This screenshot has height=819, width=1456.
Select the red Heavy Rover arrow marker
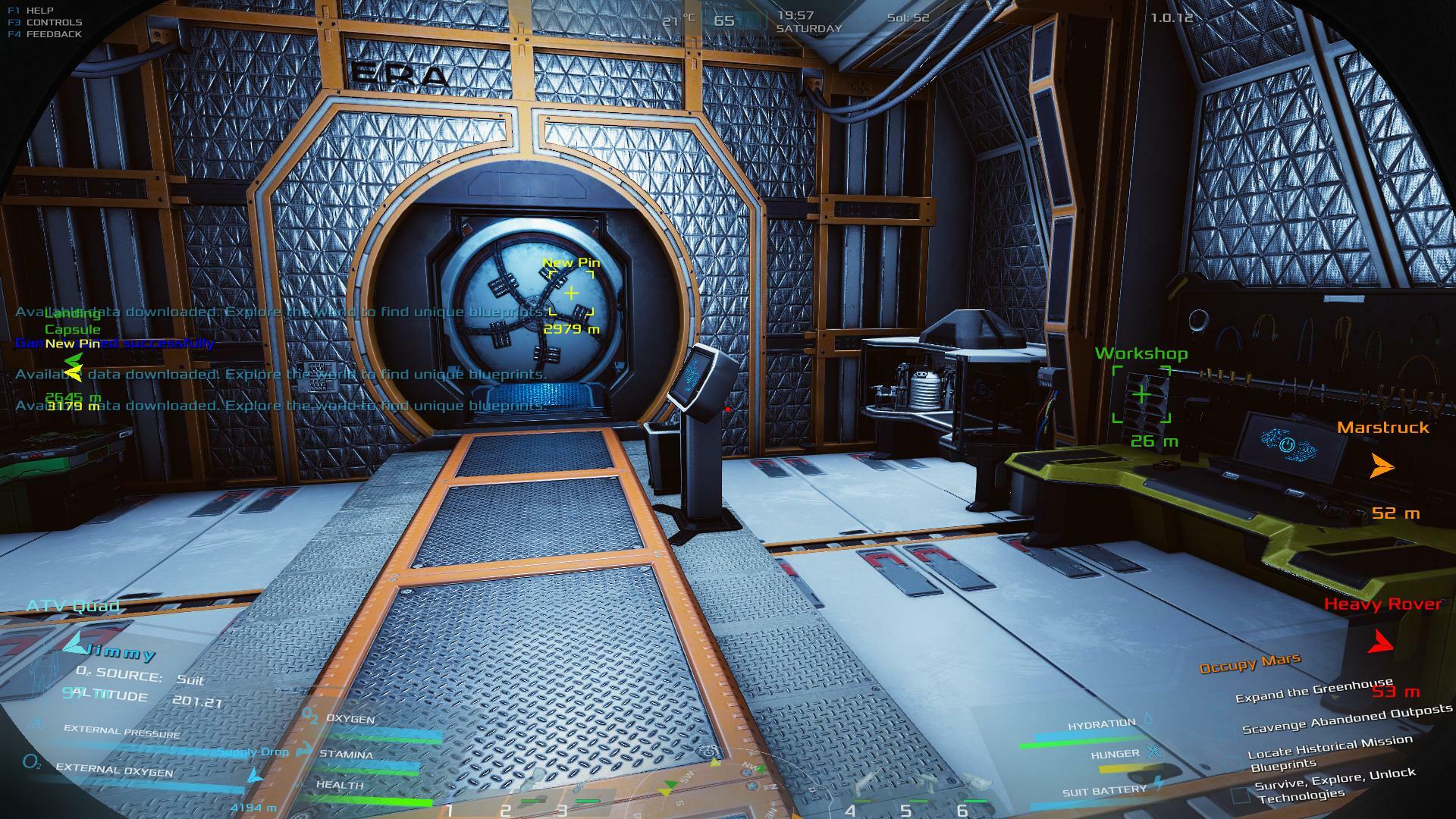click(x=1381, y=642)
